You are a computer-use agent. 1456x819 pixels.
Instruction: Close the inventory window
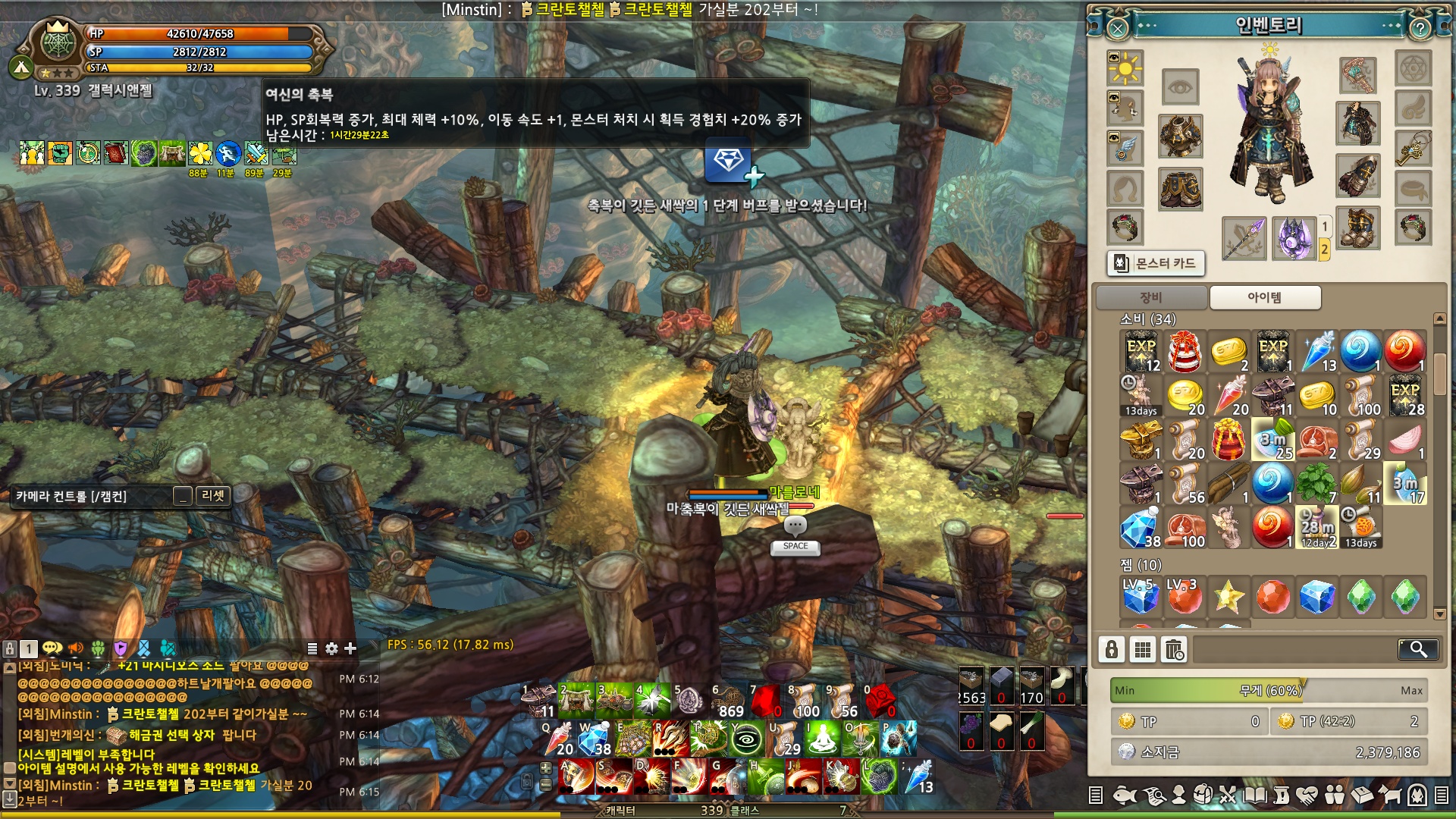pos(1118,29)
